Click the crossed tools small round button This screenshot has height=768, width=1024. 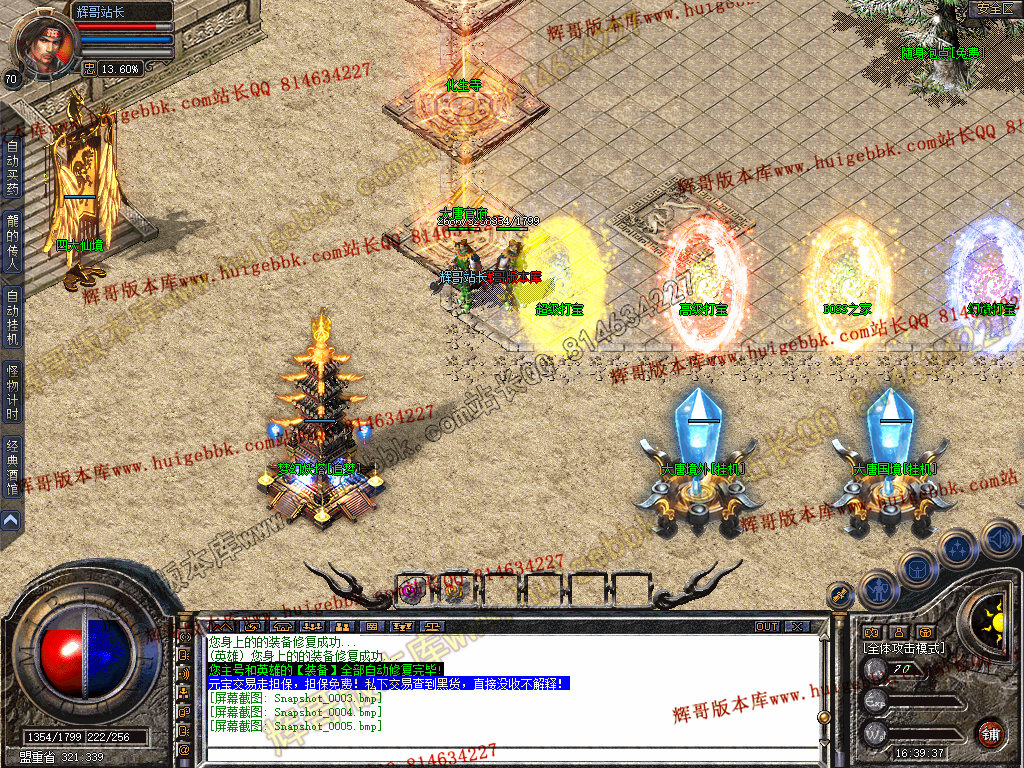pyautogui.click(x=840, y=595)
